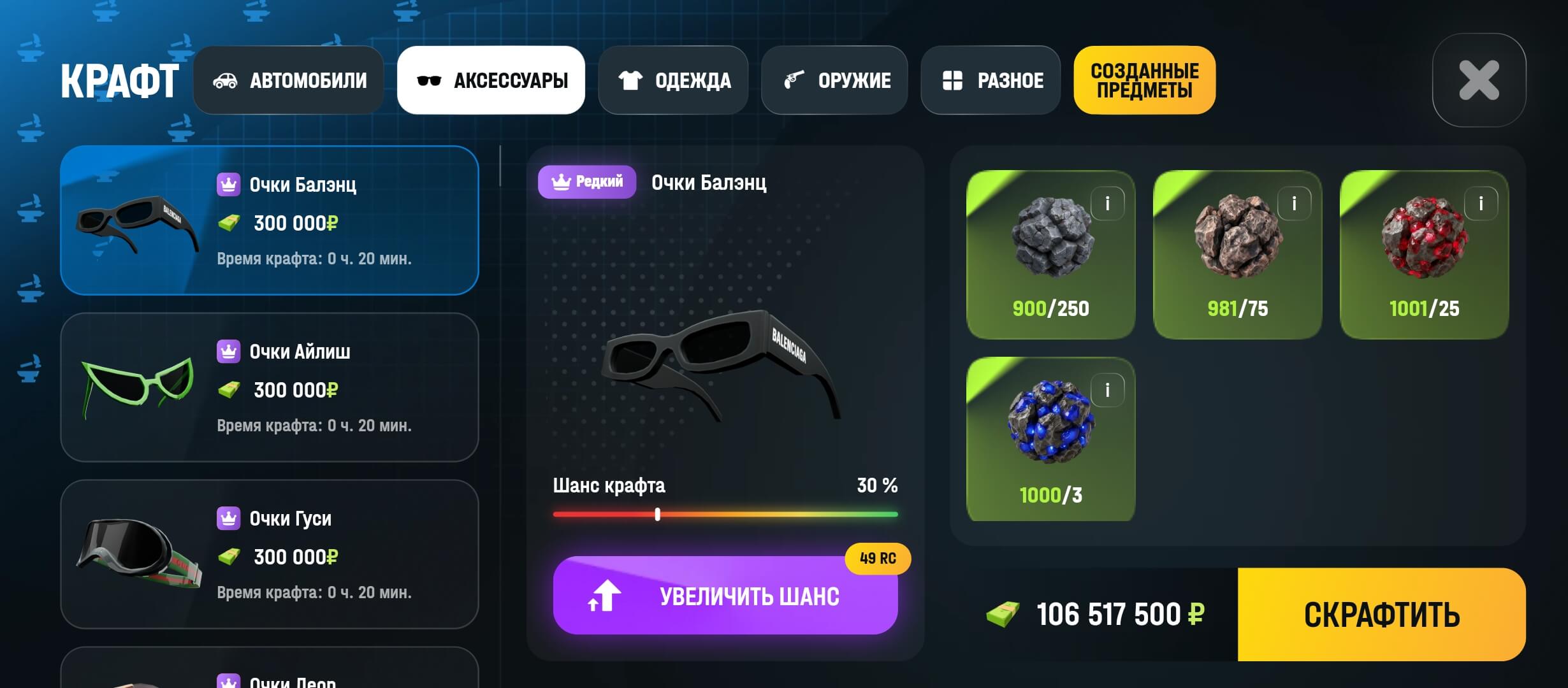Select the gray stone resource slot

point(1050,255)
